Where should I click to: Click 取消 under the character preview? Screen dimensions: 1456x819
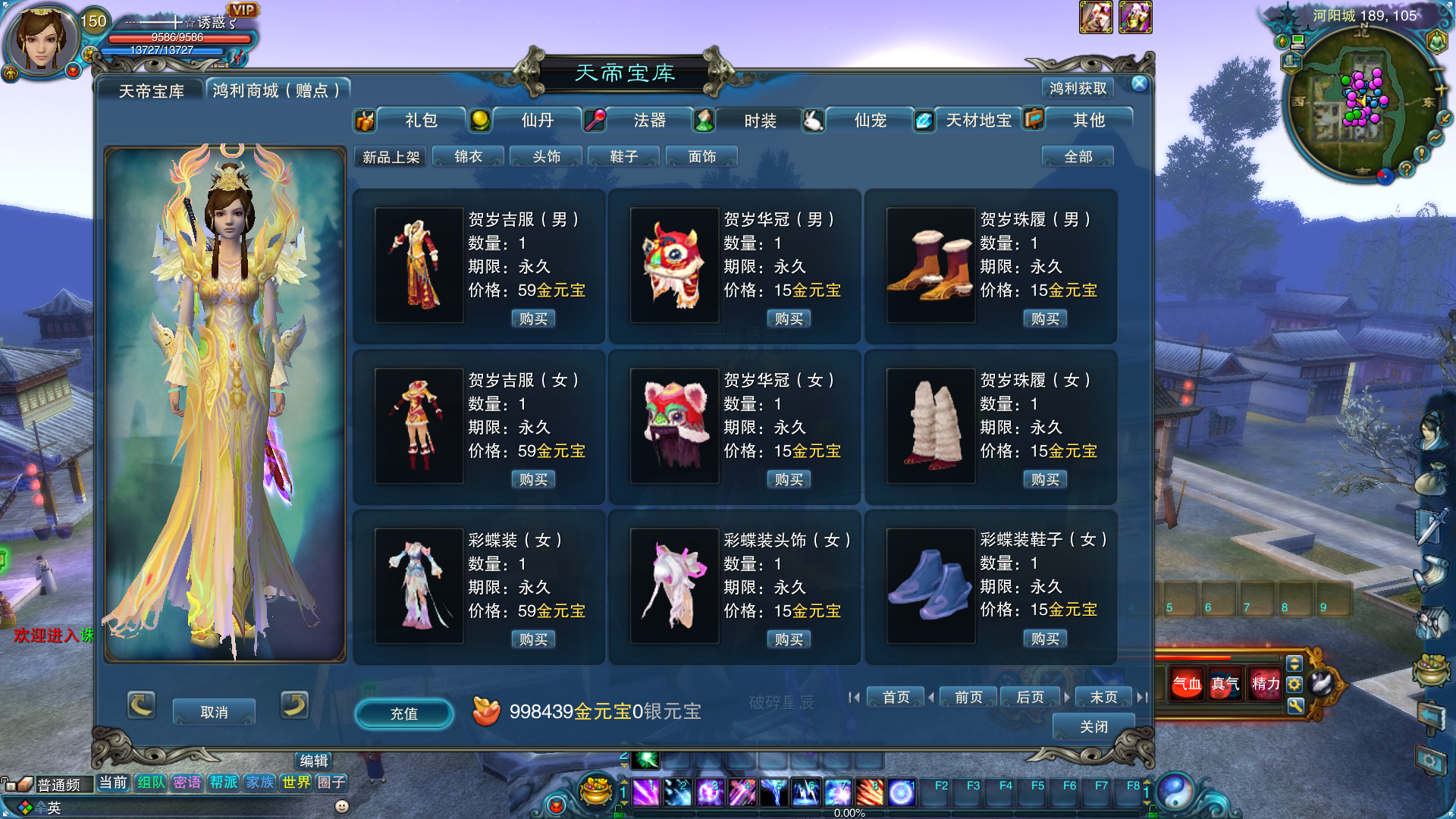[214, 712]
